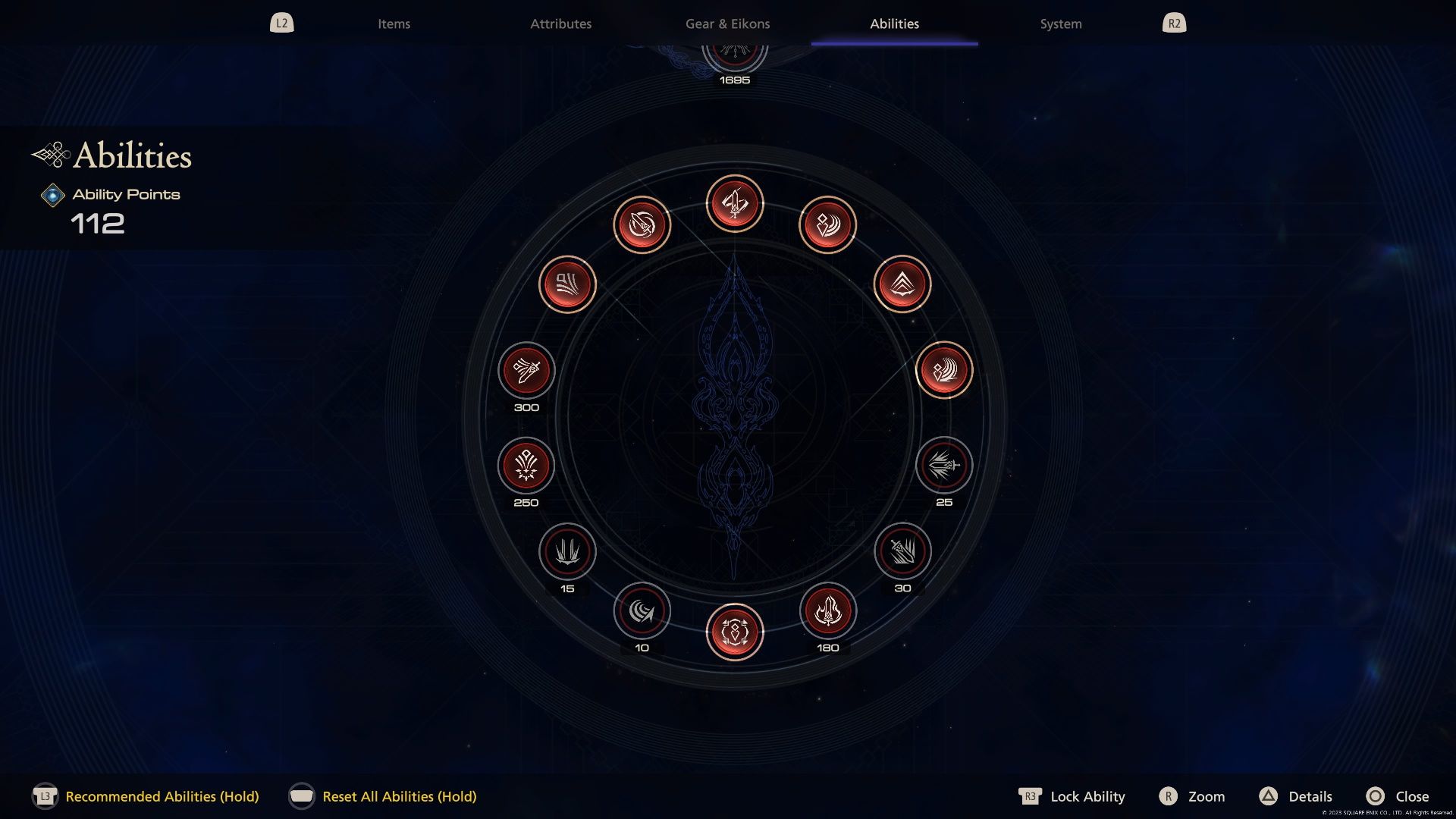Click Lock Ability at the bottom bar
This screenshot has height=819, width=1456.
pos(1087,797)
